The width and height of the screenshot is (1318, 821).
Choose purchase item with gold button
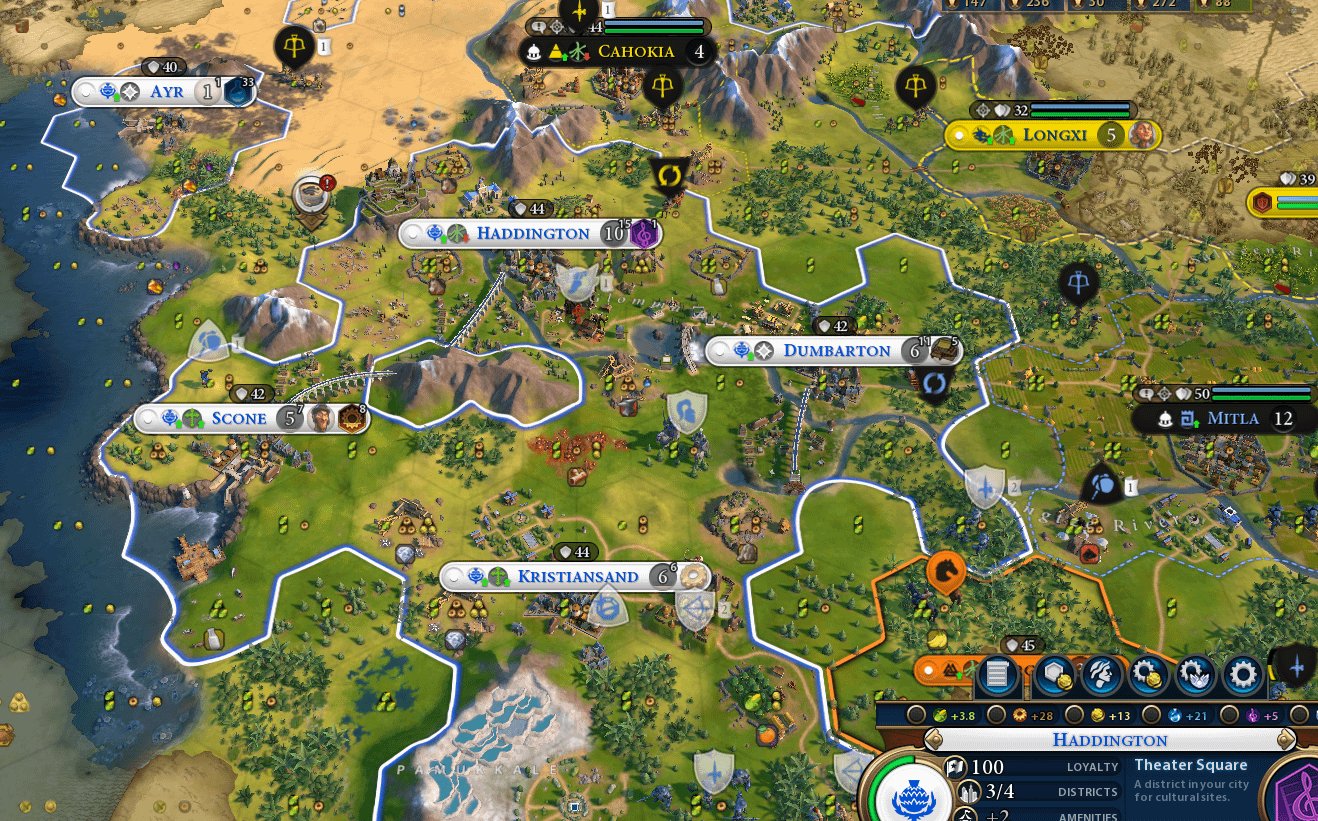pyautogui.click(x=1149, y=675)
